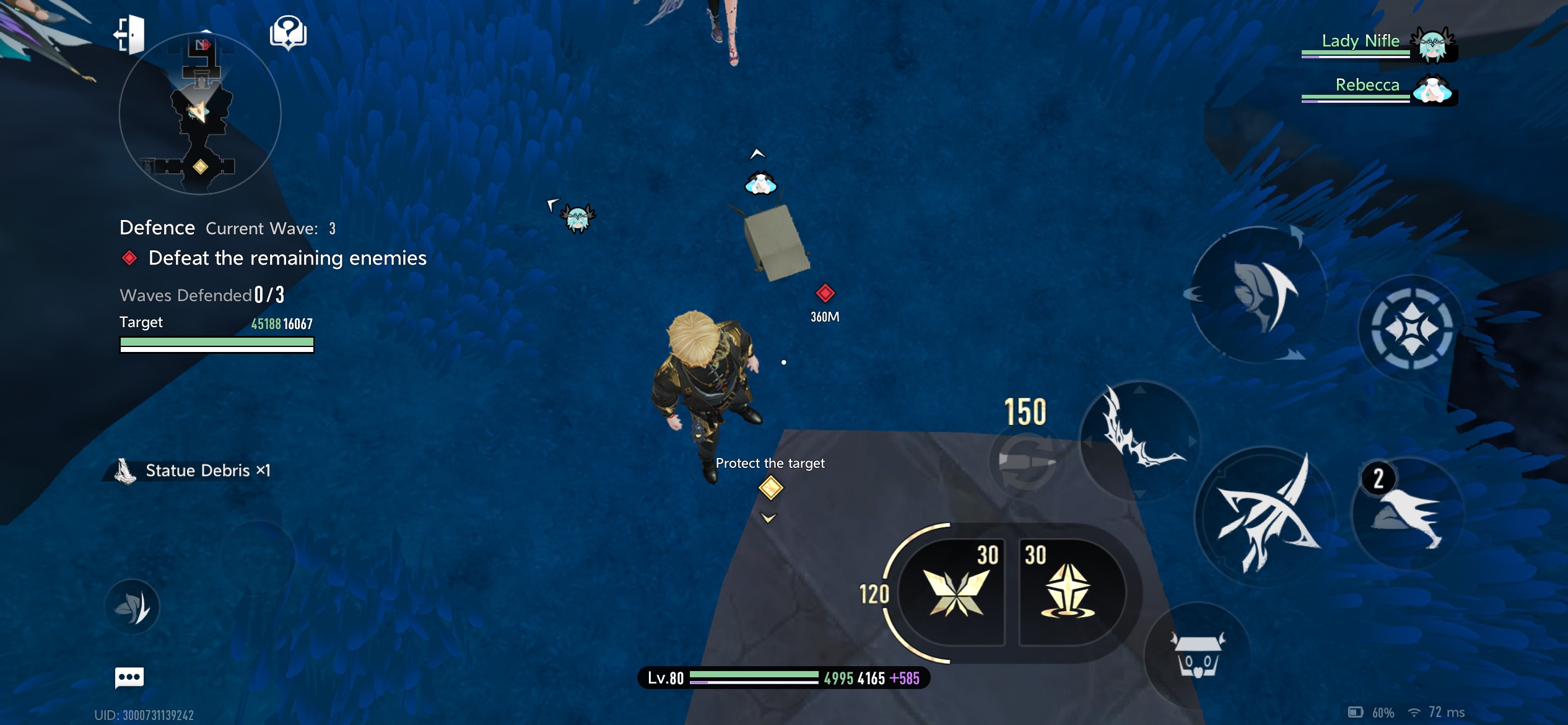The width and height of the screenshot is (1568, 725).
Task: Tap the ranged weapon reload button
Action: point(1026,461)
